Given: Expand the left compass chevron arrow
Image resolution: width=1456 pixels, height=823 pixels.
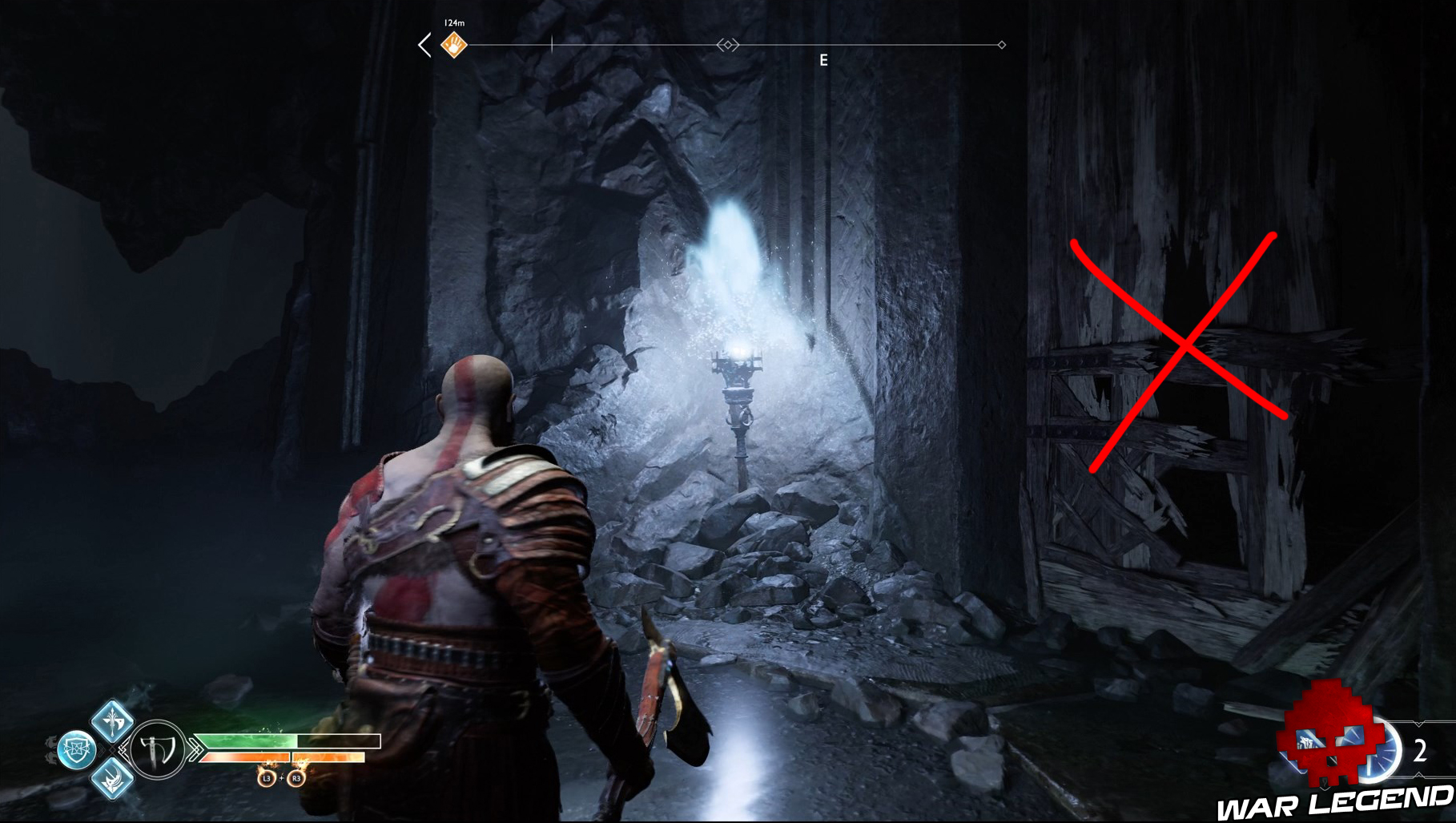Looking at the screenshot, I should point(424,45).
